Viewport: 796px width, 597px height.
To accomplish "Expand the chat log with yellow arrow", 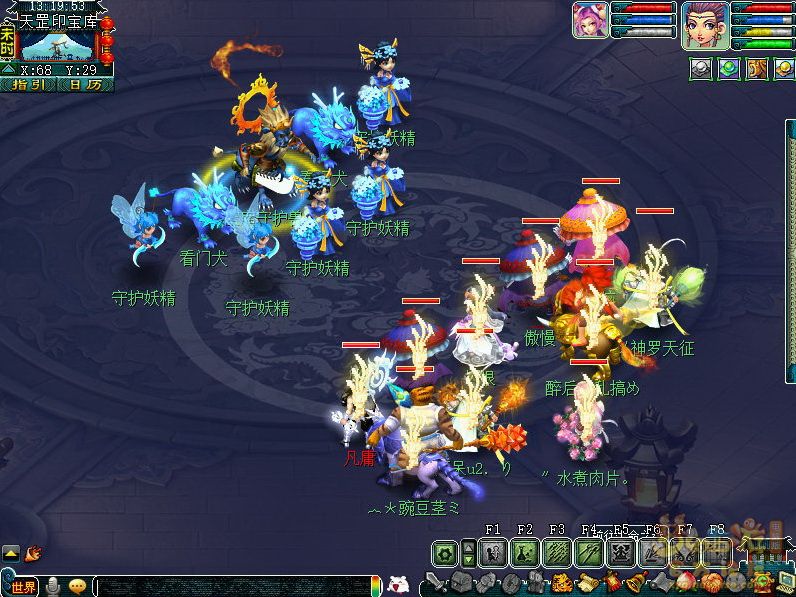I will 11,551.
